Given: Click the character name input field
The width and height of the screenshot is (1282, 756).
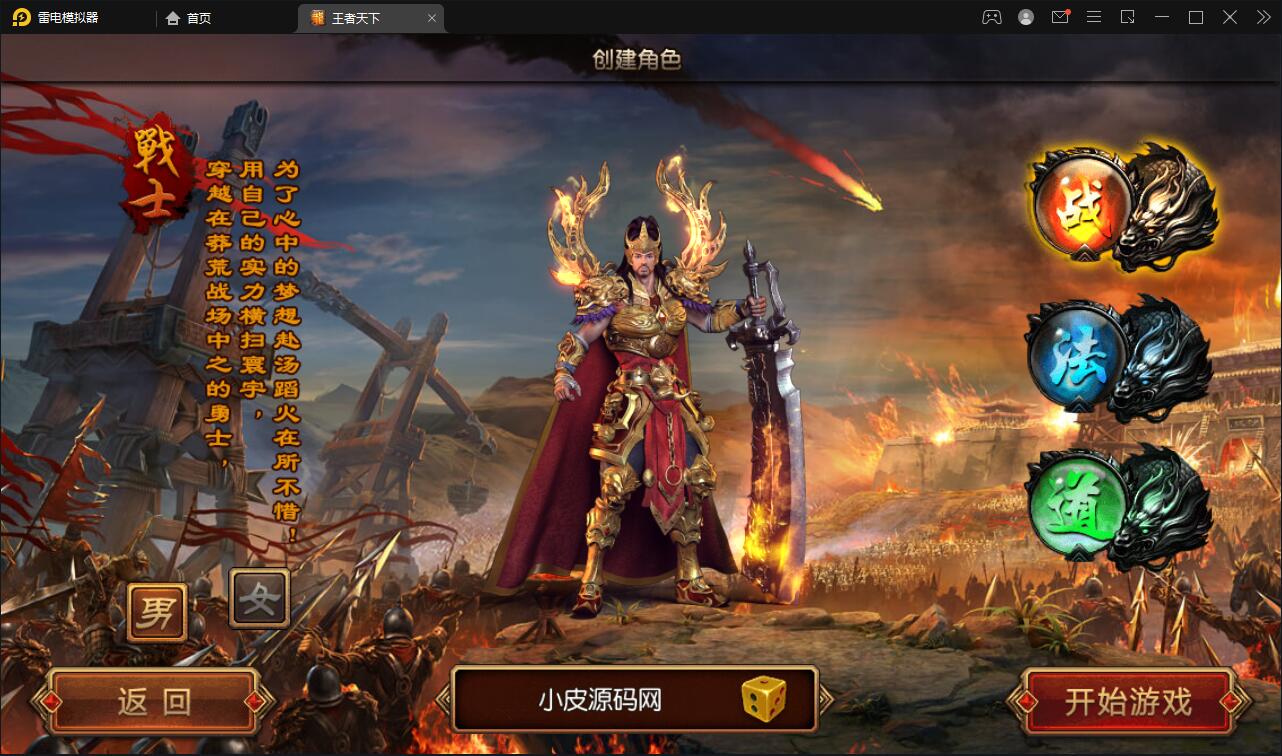Looking at the screenshot, I should point(600,700).
